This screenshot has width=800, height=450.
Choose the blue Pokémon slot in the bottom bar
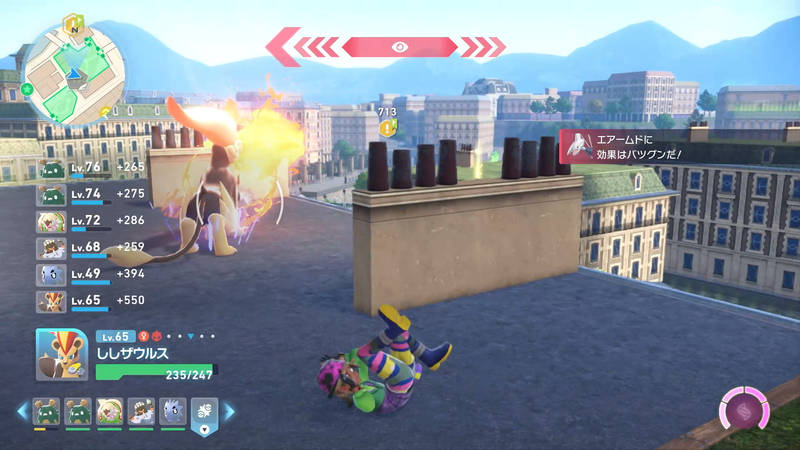[172, 411]
